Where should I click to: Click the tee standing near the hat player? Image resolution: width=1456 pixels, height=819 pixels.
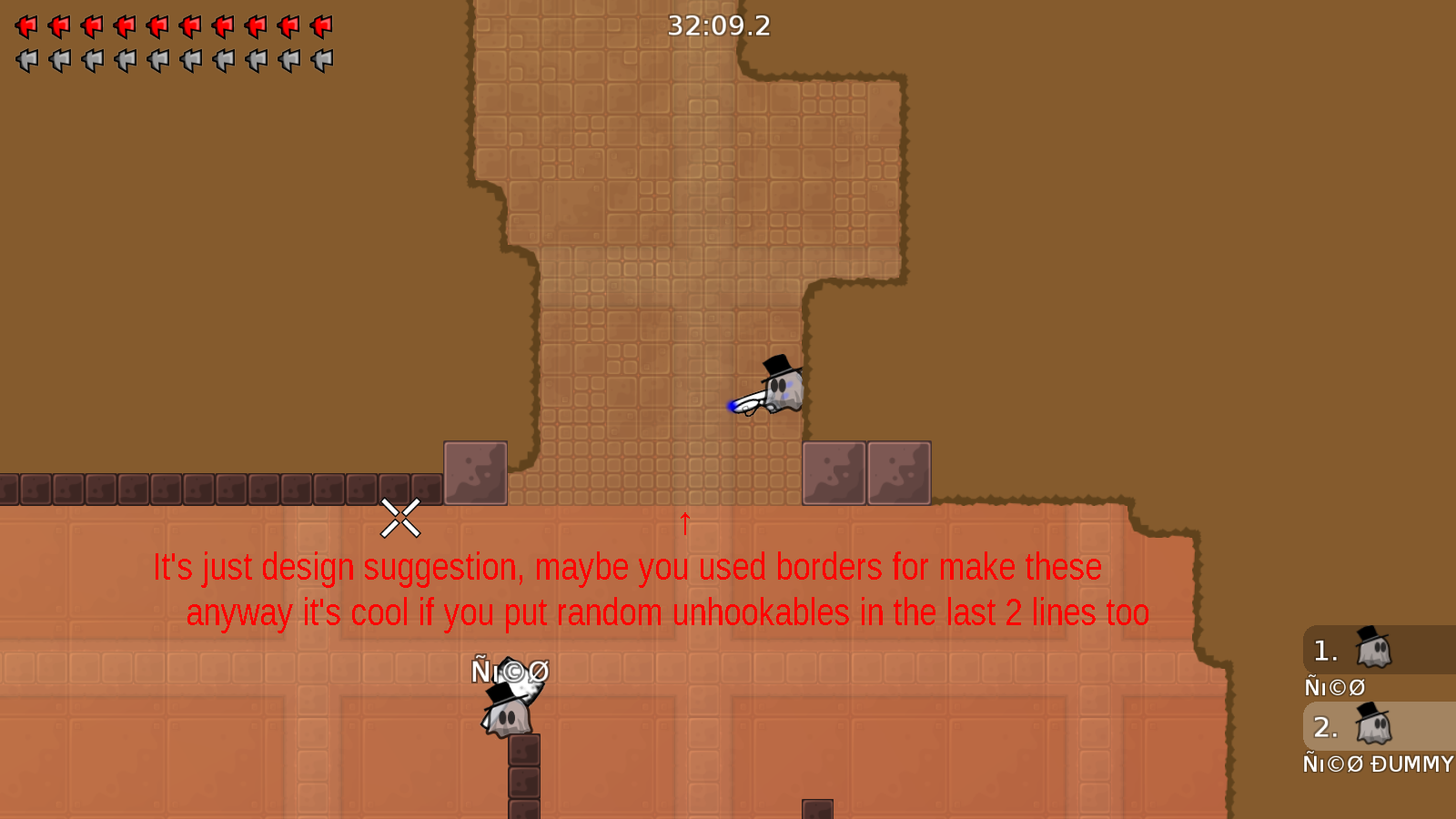click(x=508, y=719)
